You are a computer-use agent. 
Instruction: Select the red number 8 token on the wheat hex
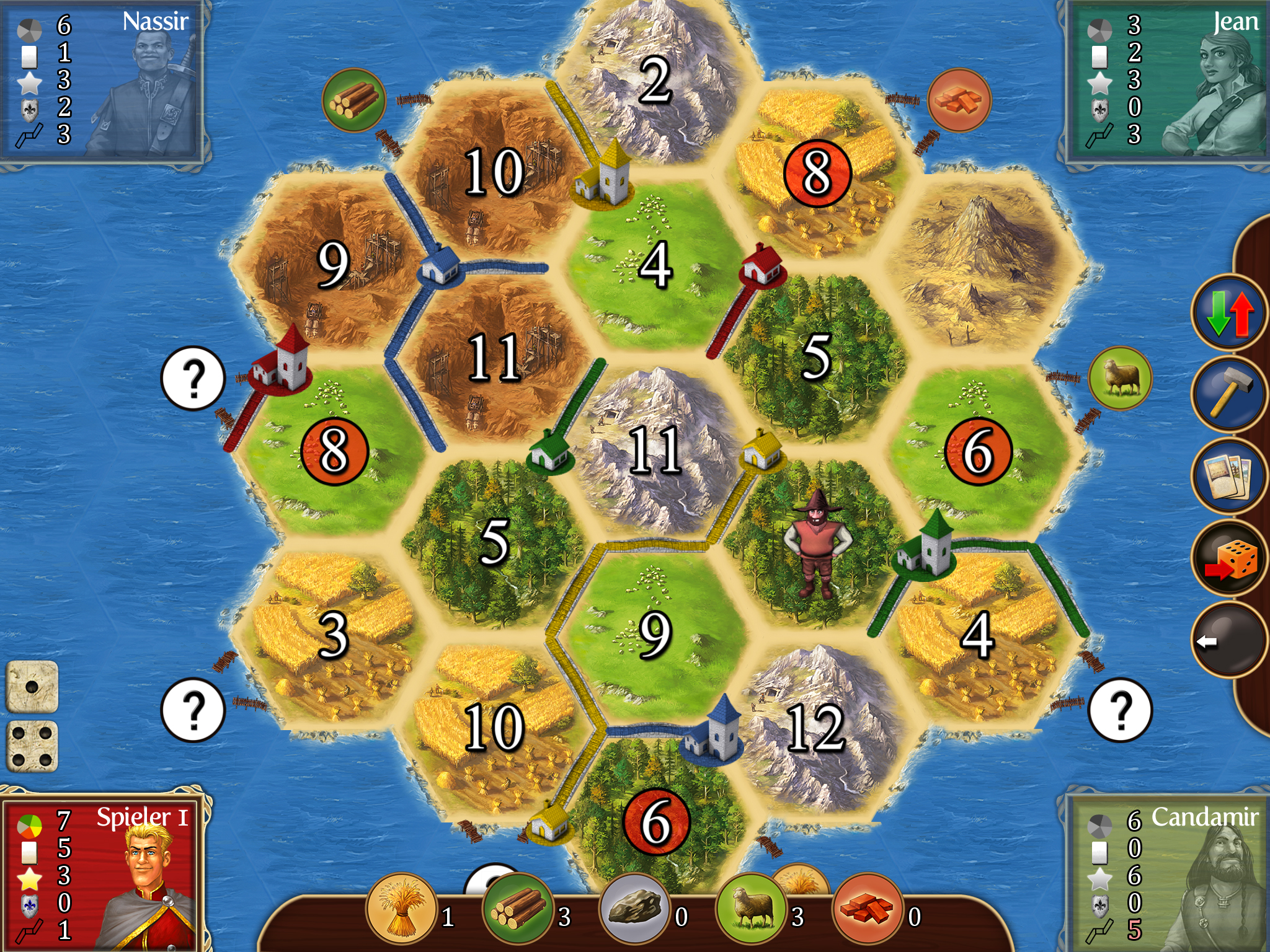(819, 174)
